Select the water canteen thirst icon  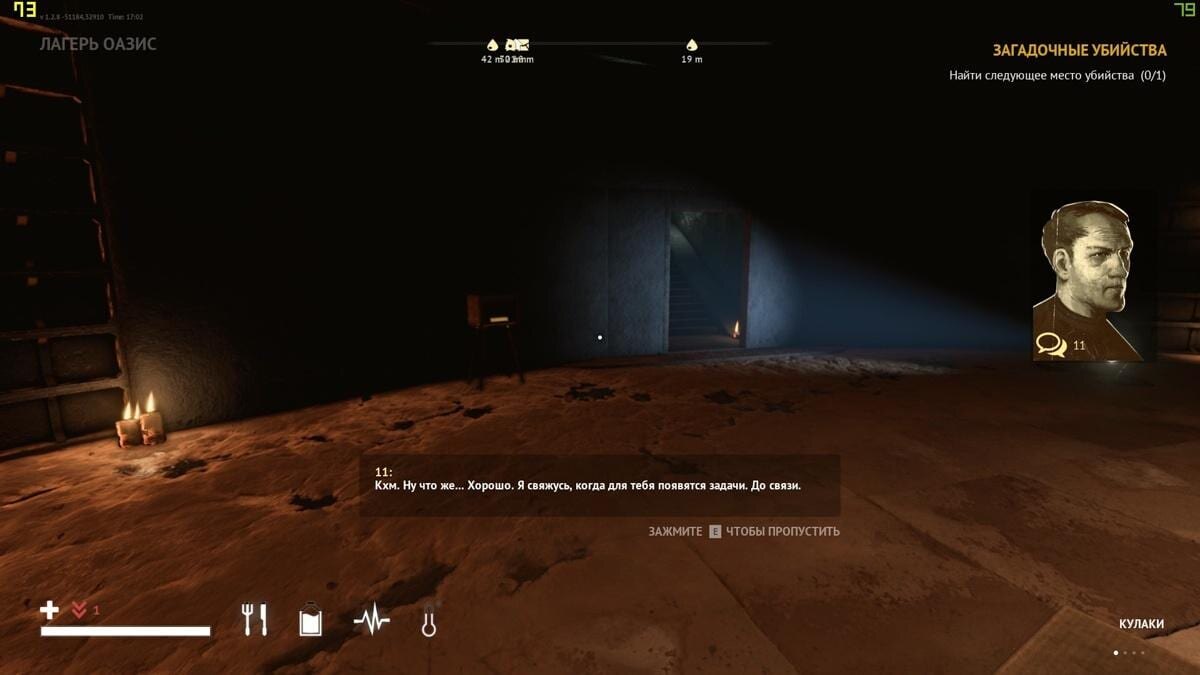[x=311, y=621]
